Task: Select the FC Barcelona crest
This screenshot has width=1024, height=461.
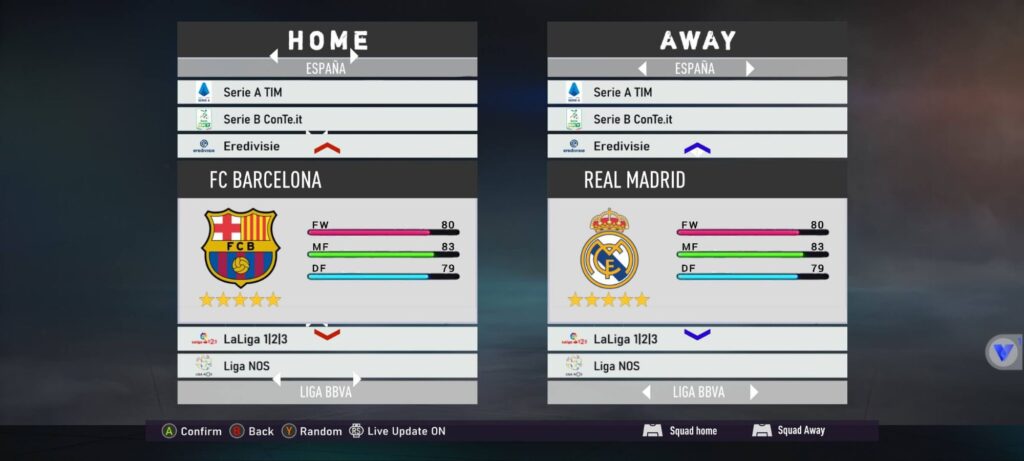Action: 241,247
